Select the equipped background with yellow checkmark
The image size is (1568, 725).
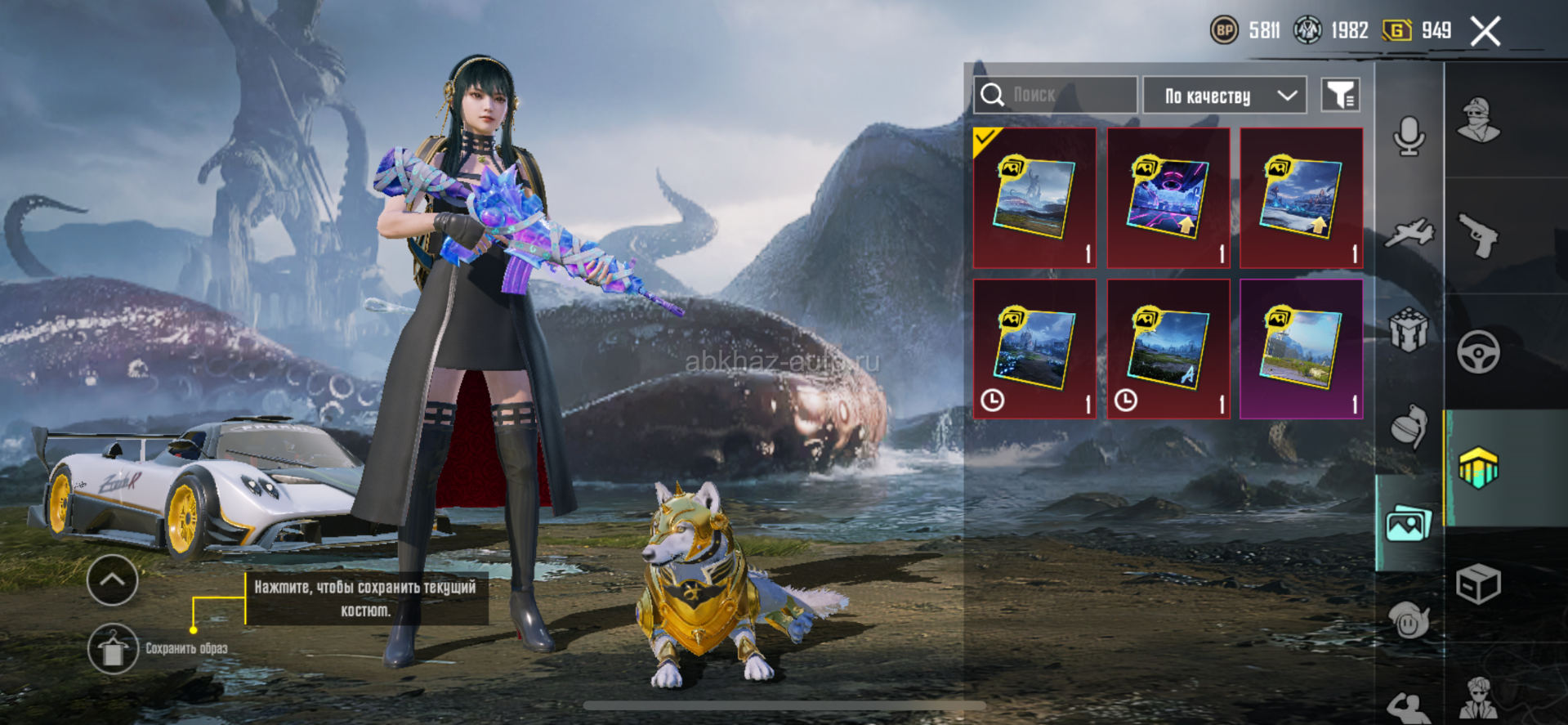1034,198
